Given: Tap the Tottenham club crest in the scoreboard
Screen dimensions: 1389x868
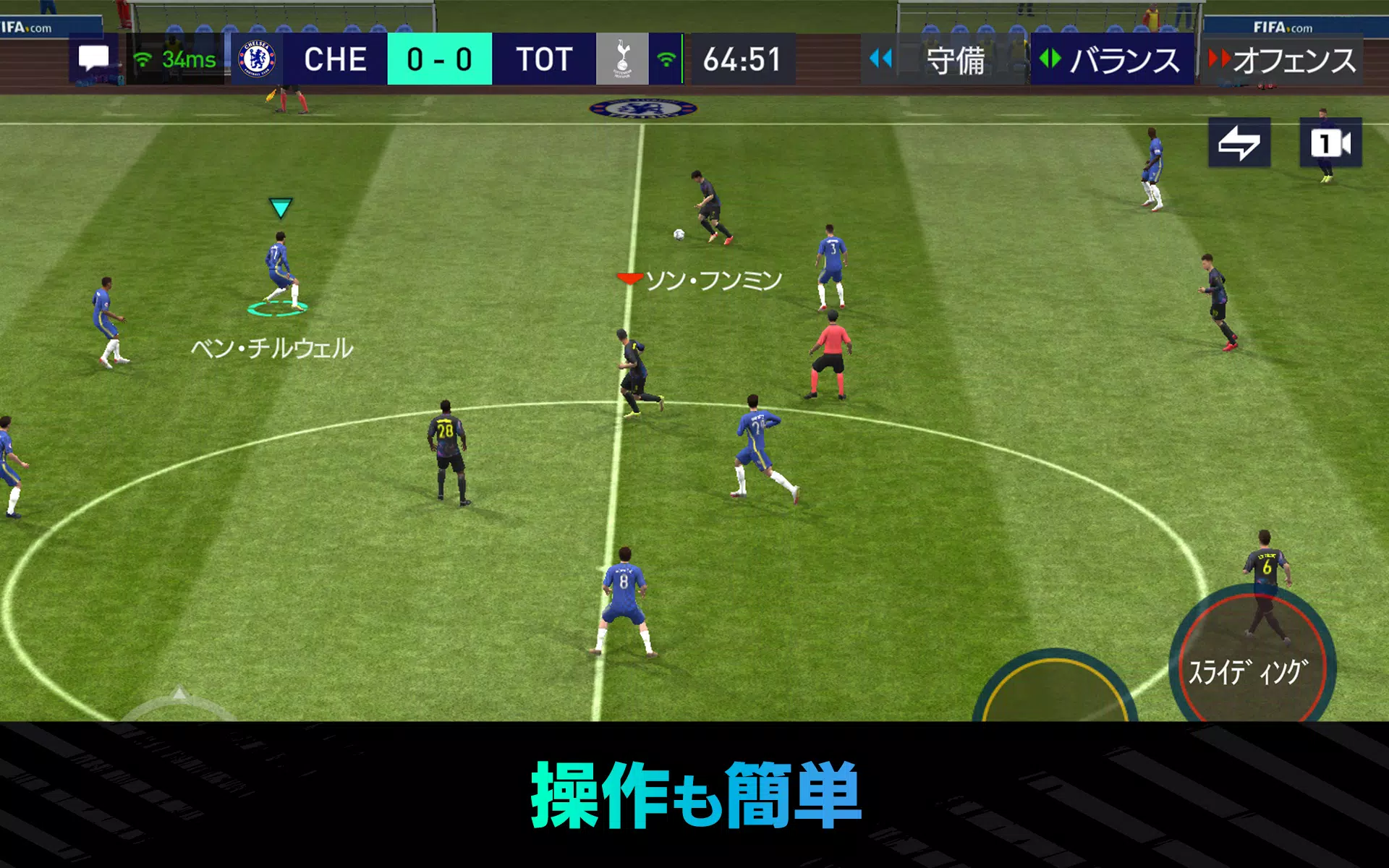Looking at the screenshot, I should pyautogui.click(x=624, y=59).
